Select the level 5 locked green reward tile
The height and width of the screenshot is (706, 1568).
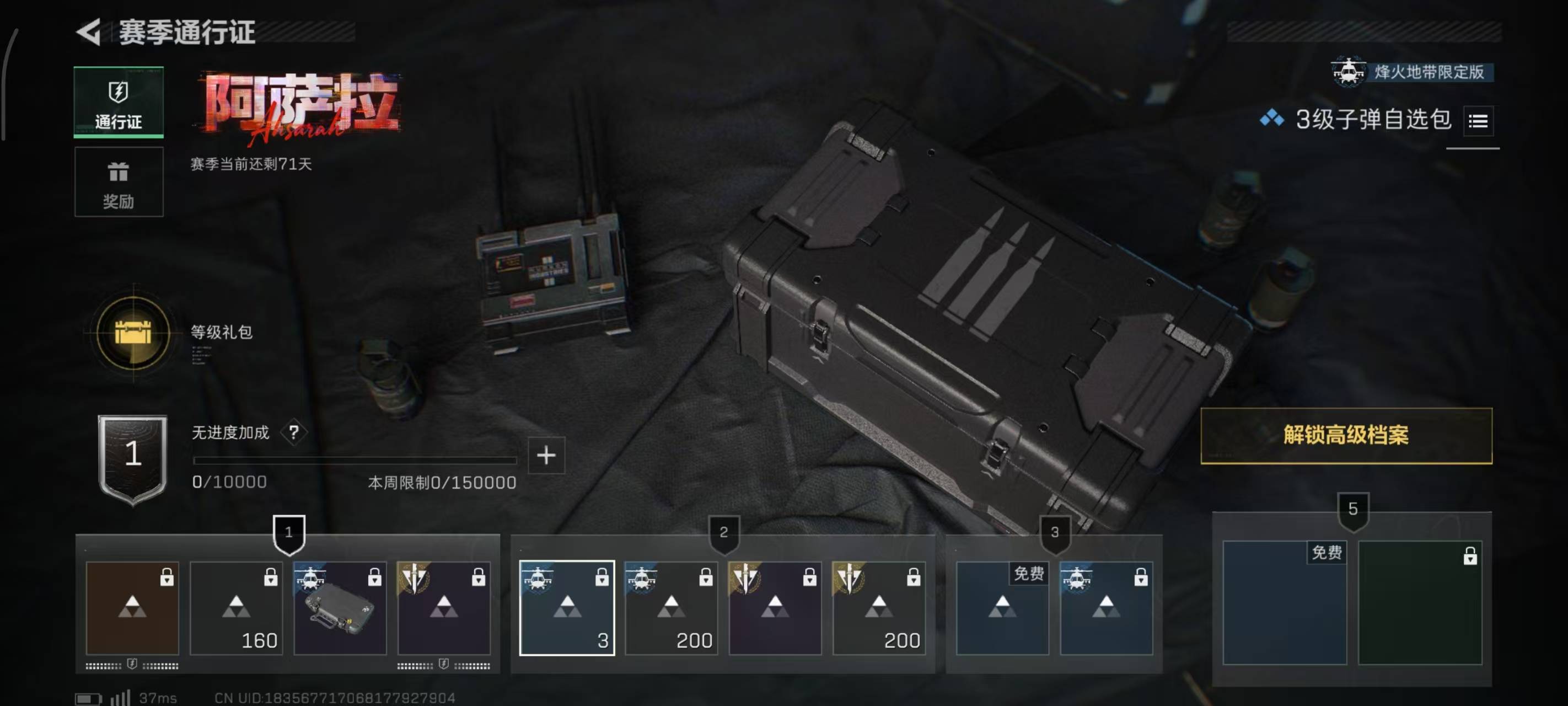(x=1420, y=602)
